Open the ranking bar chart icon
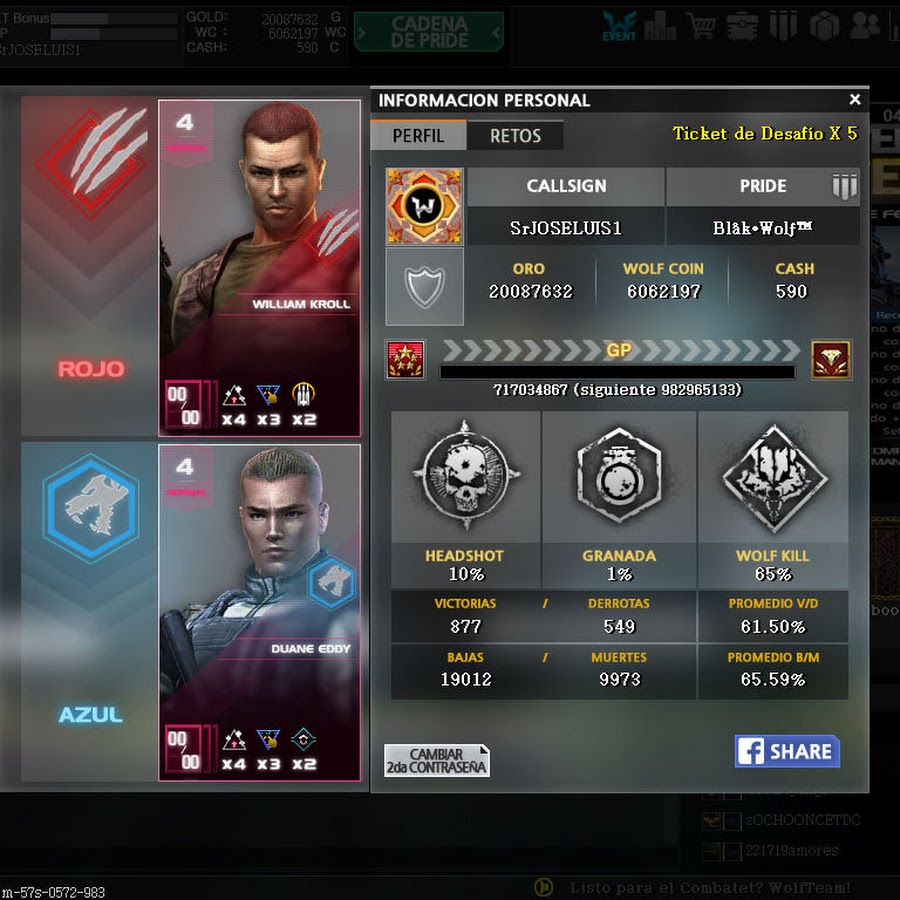The width and height of the screenshot is (900, 900). tap(660, 26)
